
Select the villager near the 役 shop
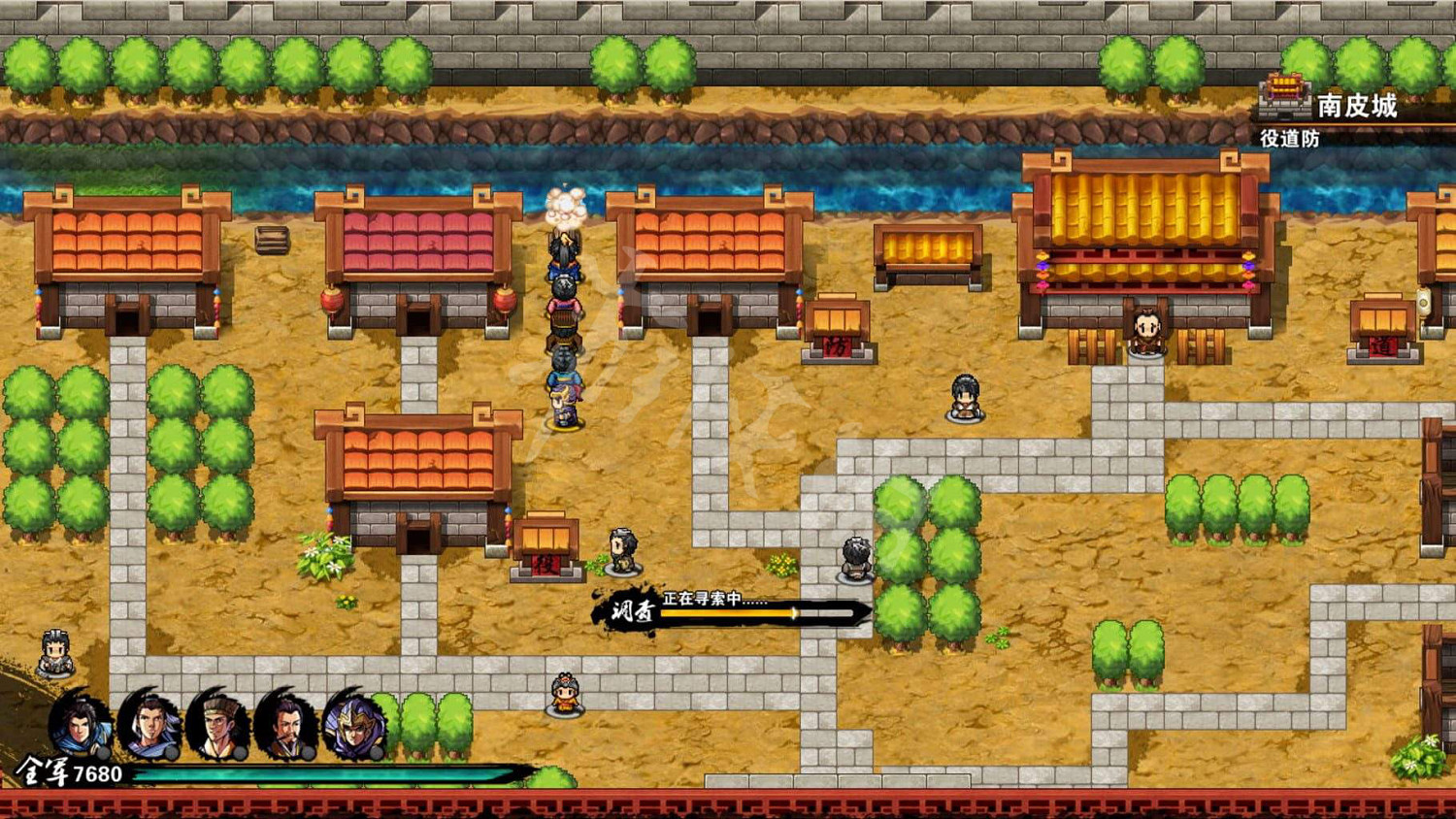point(621,551)
